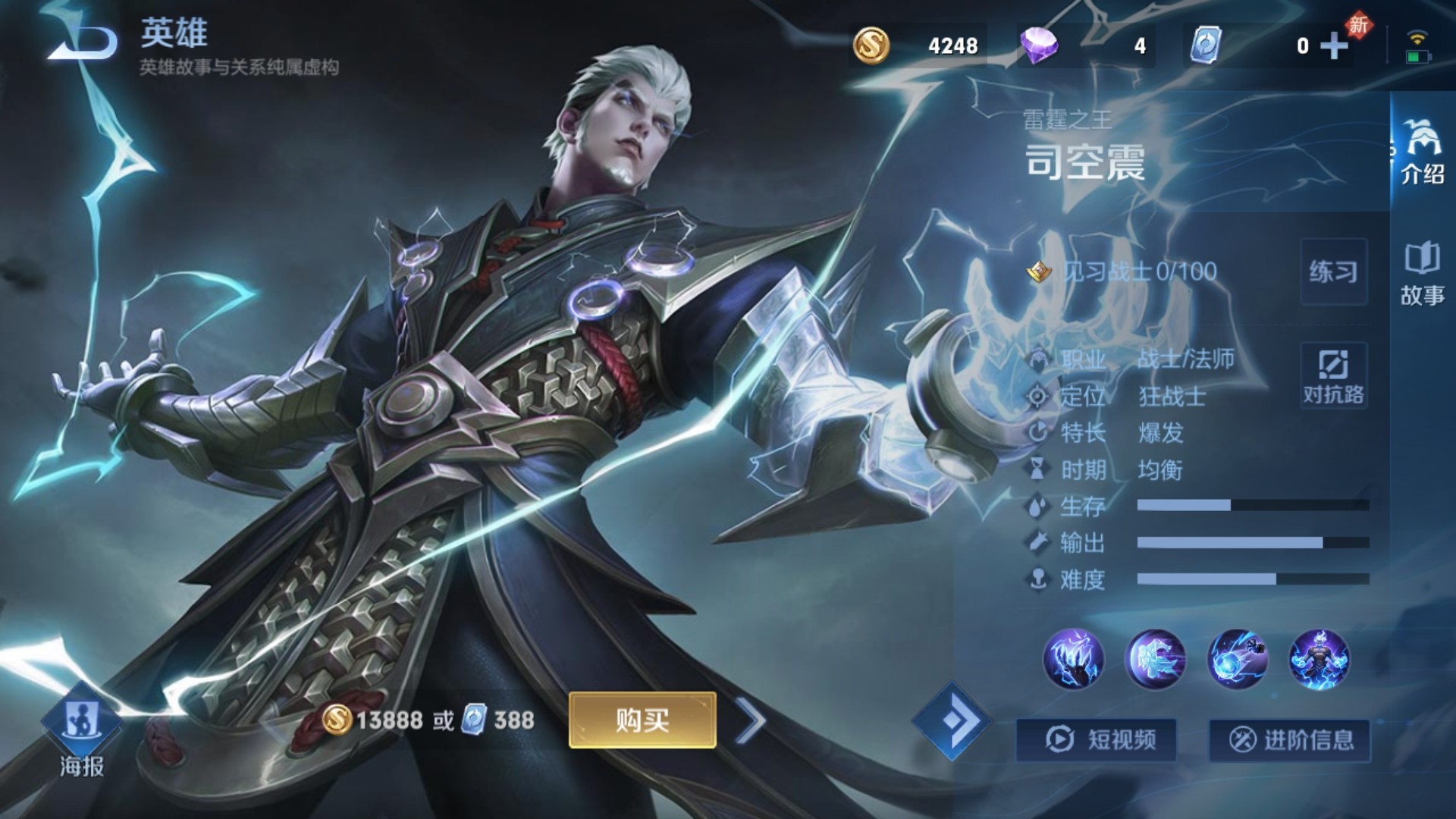1456x819 pixels.
Task: Watch the 短视频 short video
Action: tap(1097, 739)
